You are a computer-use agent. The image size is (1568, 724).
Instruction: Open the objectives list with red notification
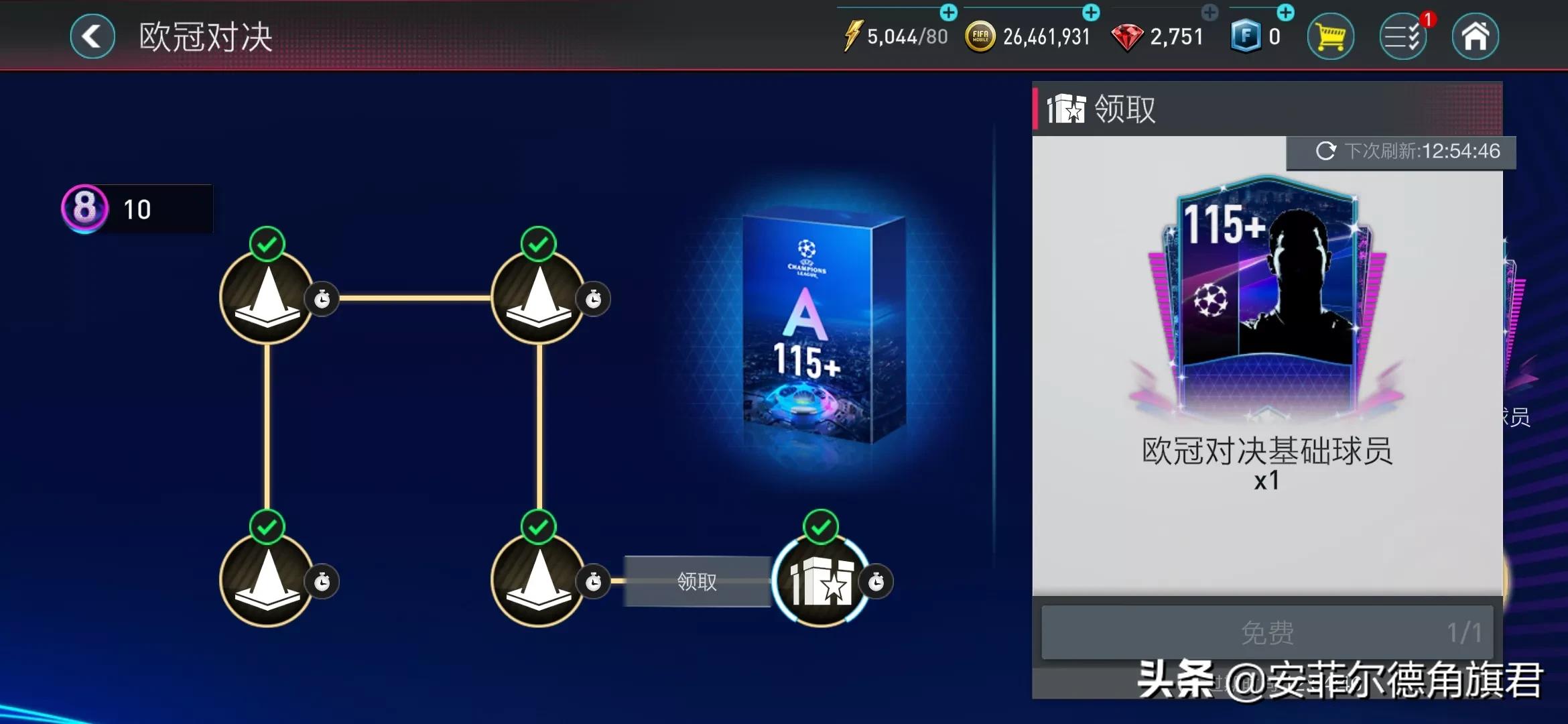point(1404,36)
